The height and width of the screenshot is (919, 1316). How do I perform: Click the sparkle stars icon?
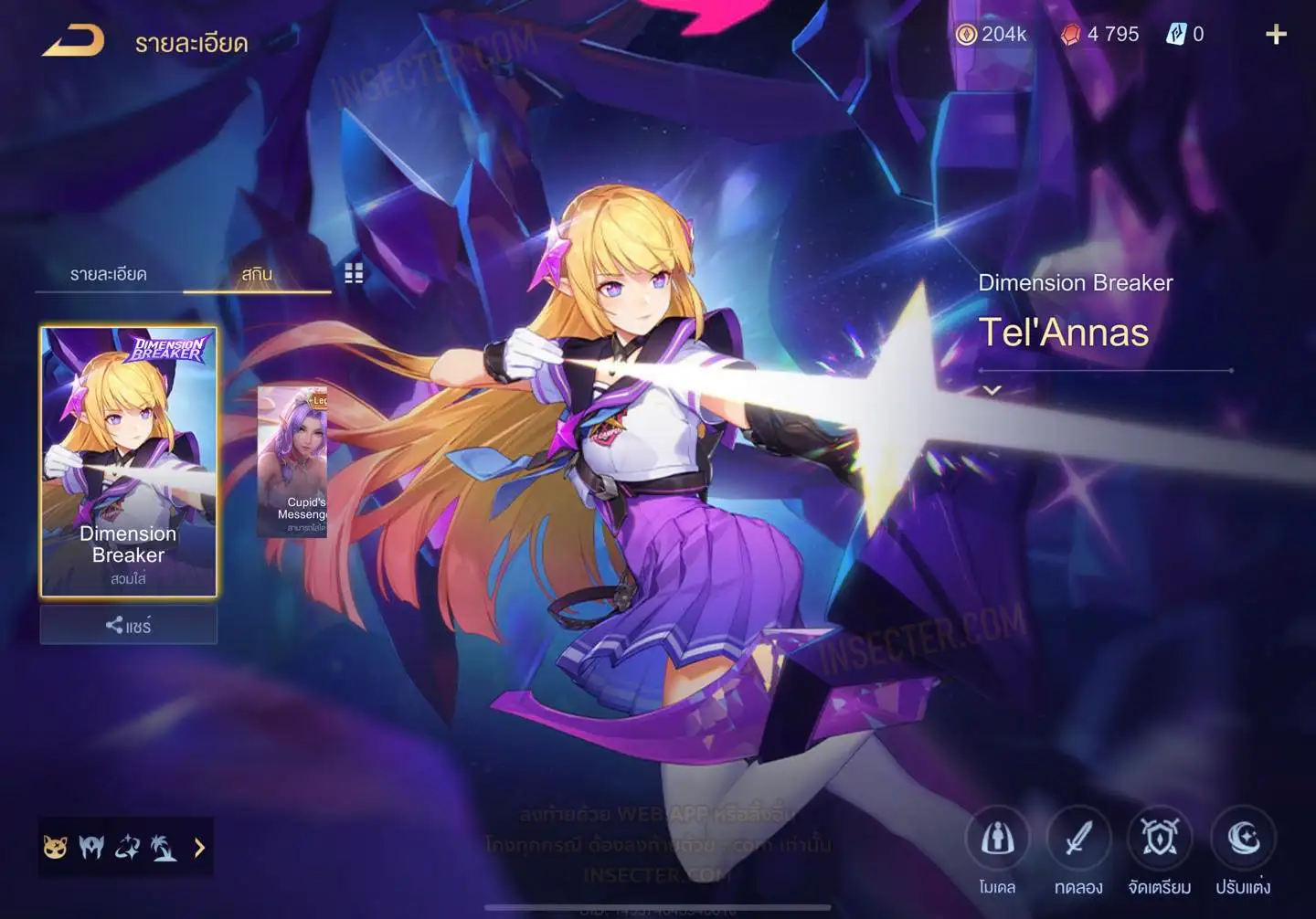click(128, 848)
